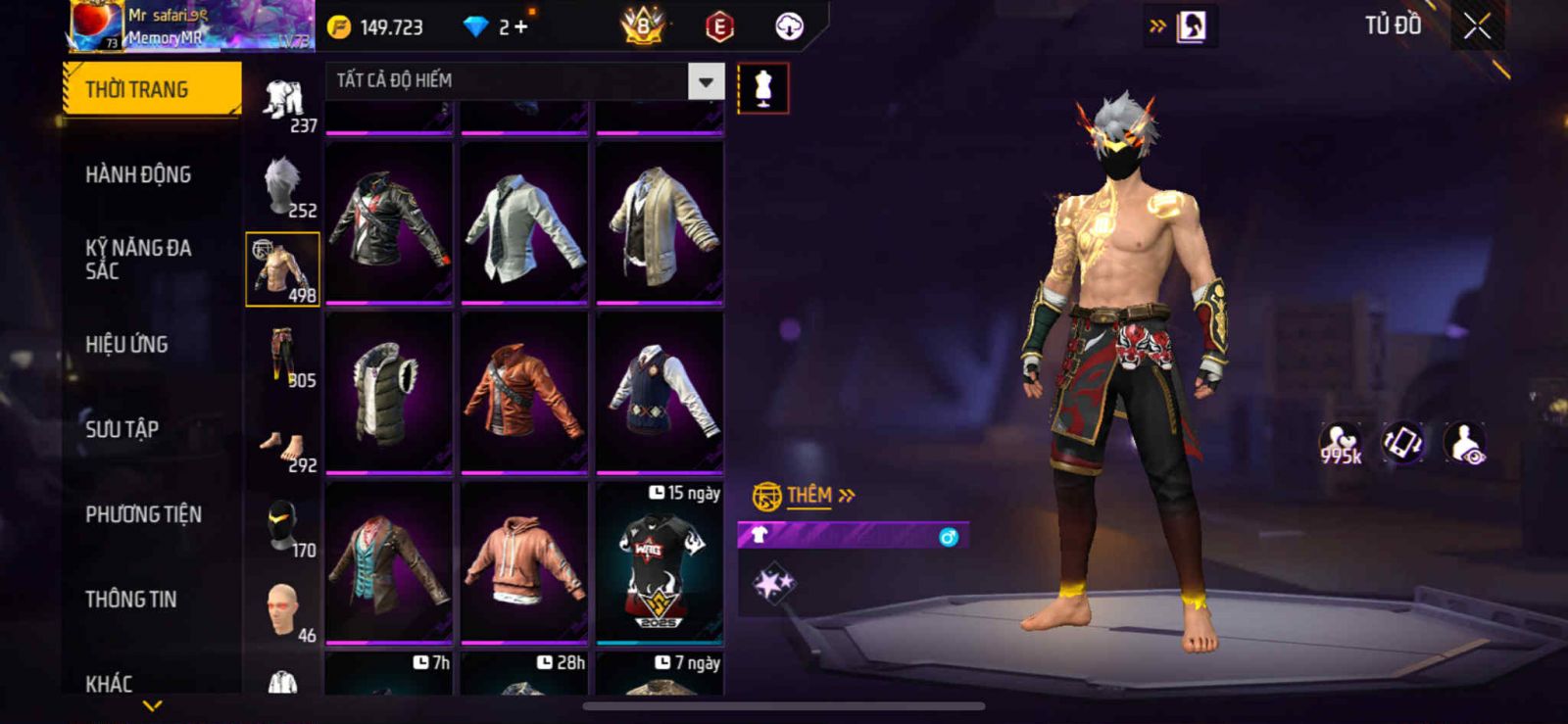
Task: Close the Tủ Đồ wardrobe screen
Action: coord(1477,26)
